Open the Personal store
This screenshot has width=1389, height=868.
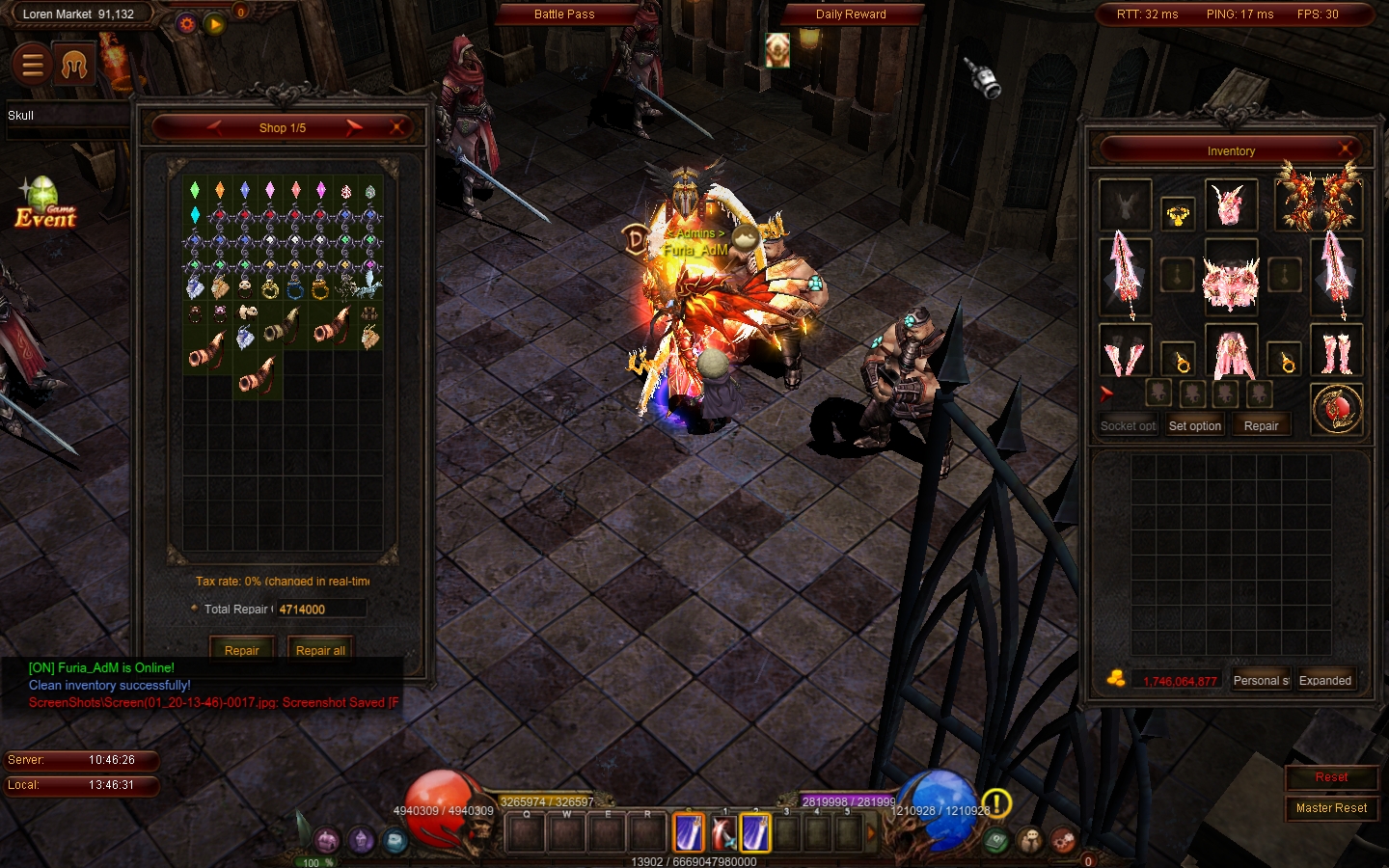click(x=1261, y=680)
